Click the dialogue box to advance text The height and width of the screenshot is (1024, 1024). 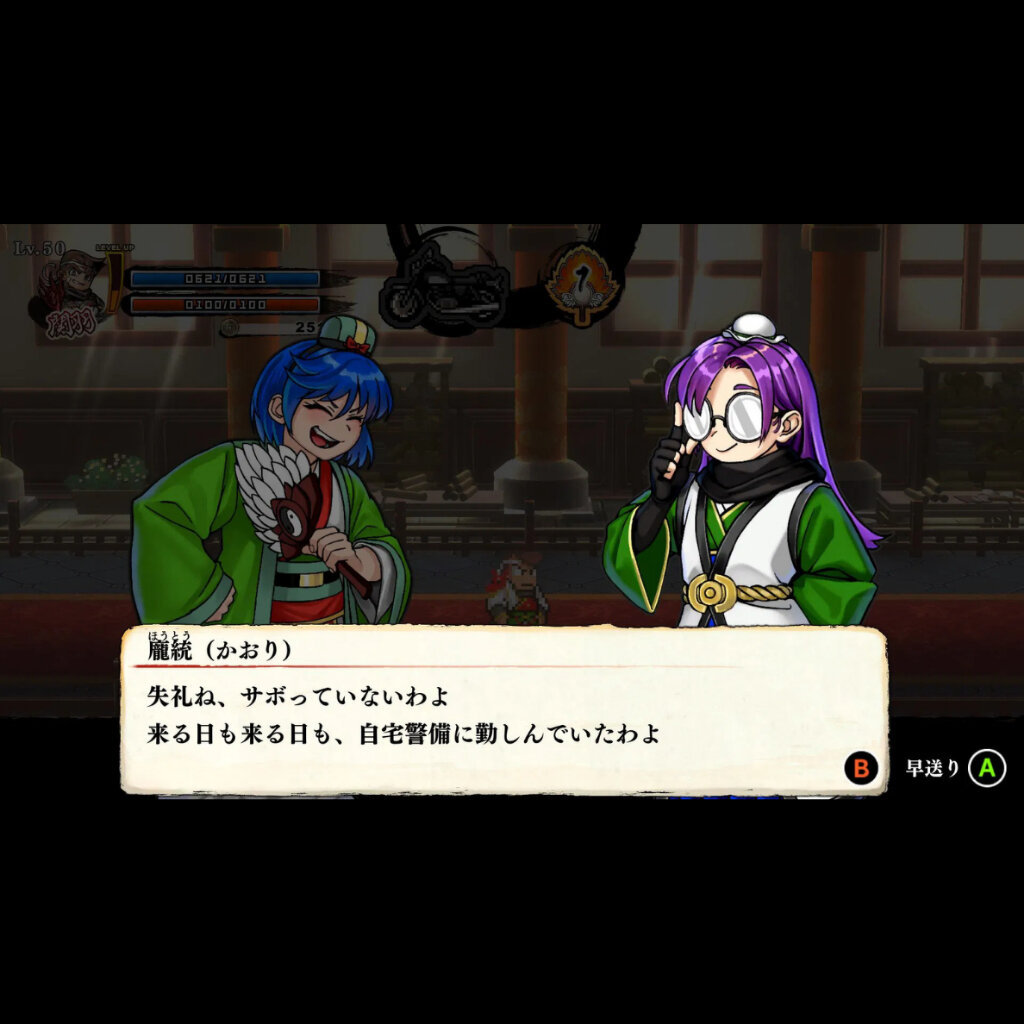click(503, 710)
